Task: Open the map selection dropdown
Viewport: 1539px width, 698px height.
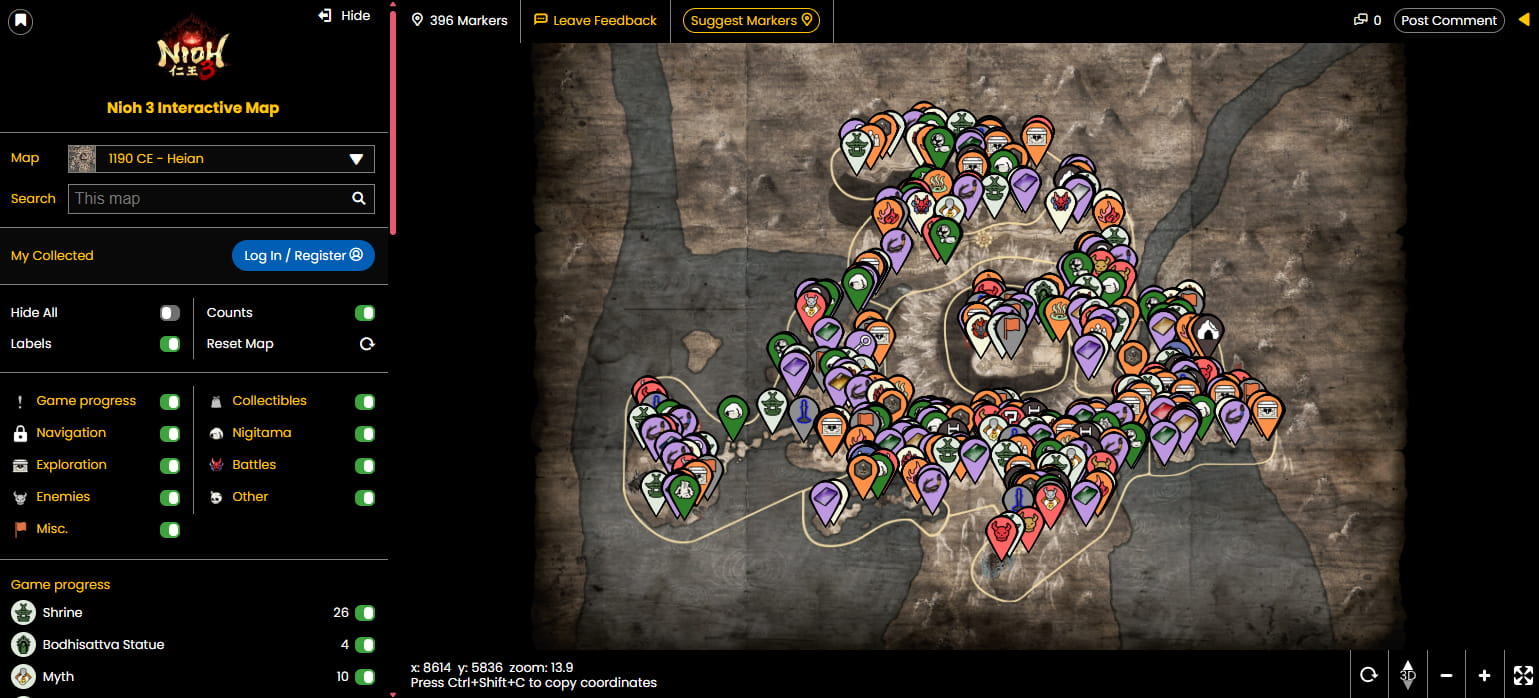Action: click(x=221, y=159)
